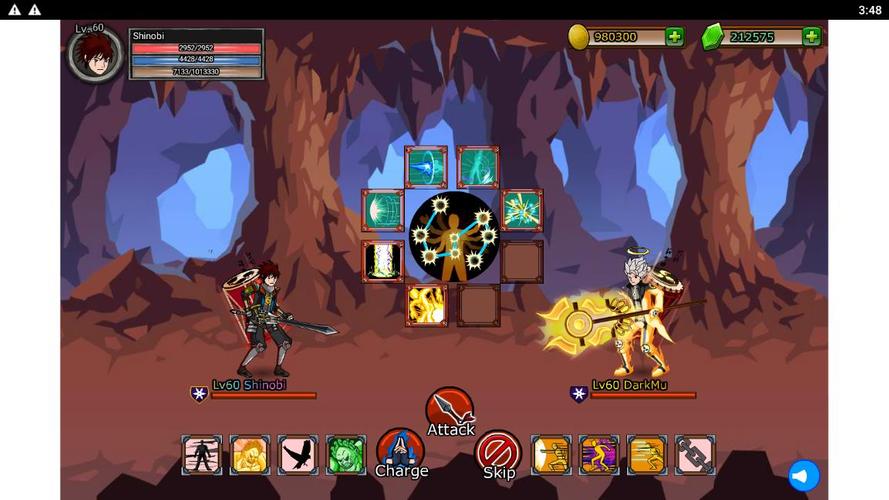Use the teal dome shield skill
Image resolution: width=889 pixels, height=500 pixels.
[383, 210]
